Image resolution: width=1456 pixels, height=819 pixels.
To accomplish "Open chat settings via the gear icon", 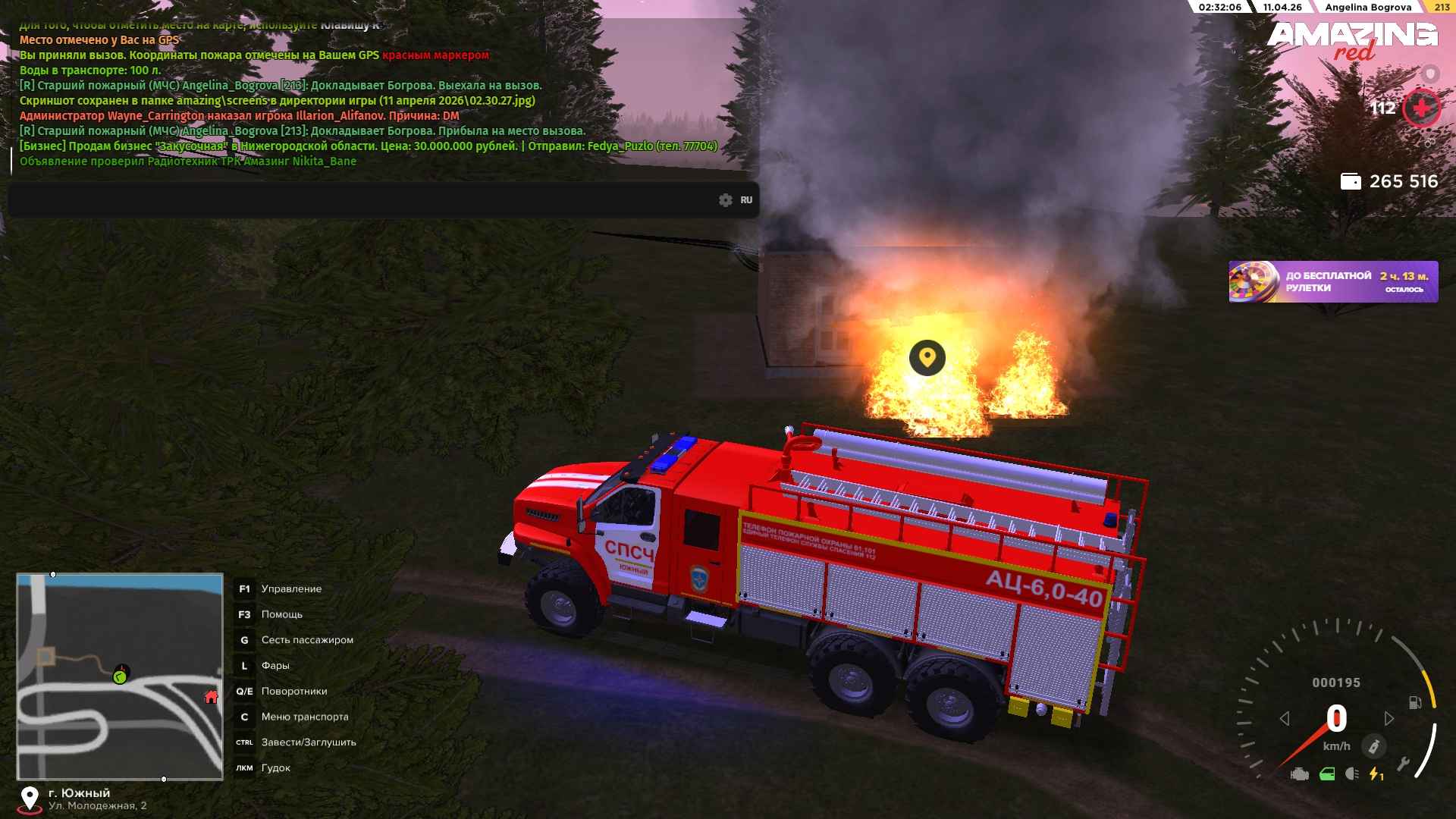I will [726, 200].
